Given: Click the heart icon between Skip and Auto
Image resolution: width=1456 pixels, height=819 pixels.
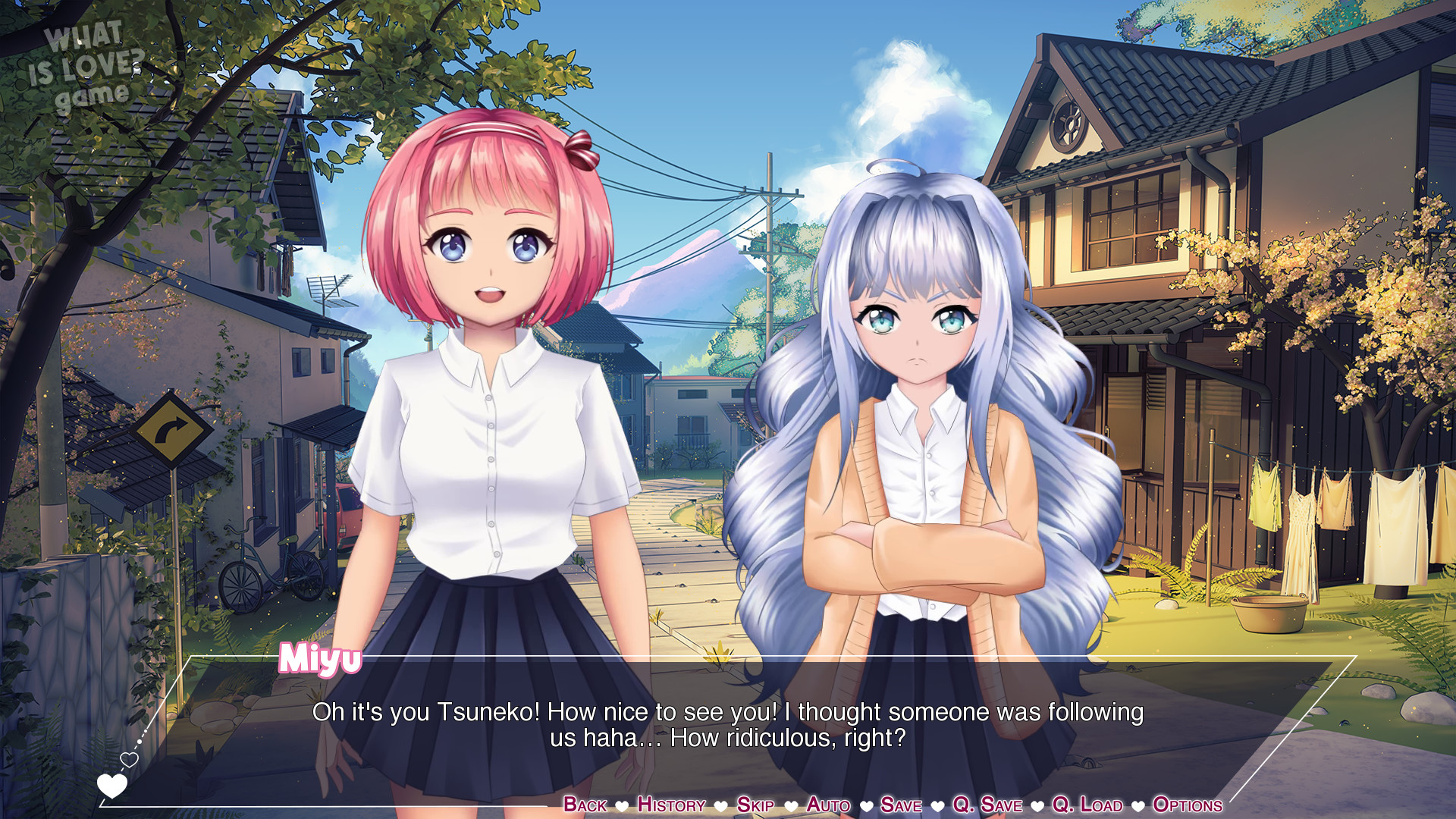Looking at the screenshot, I should tap(791, 806).
